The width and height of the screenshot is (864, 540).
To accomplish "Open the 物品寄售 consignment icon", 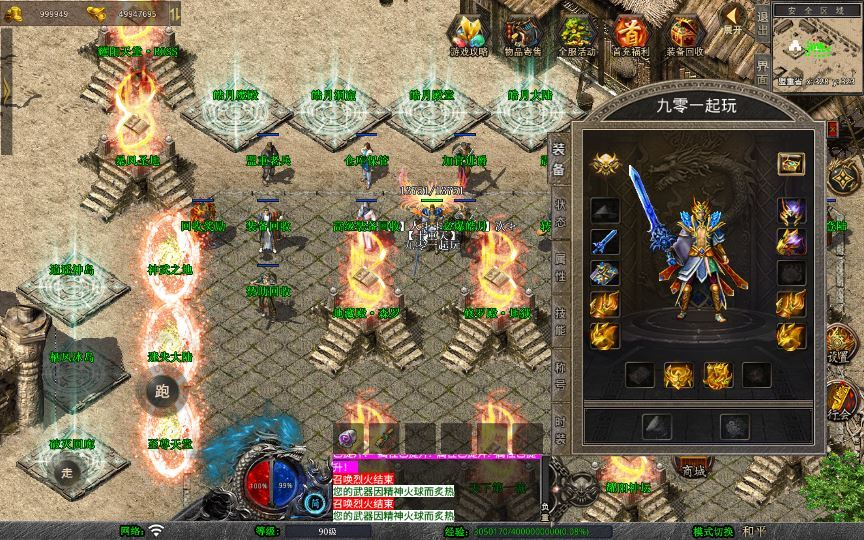I will 524,34.
